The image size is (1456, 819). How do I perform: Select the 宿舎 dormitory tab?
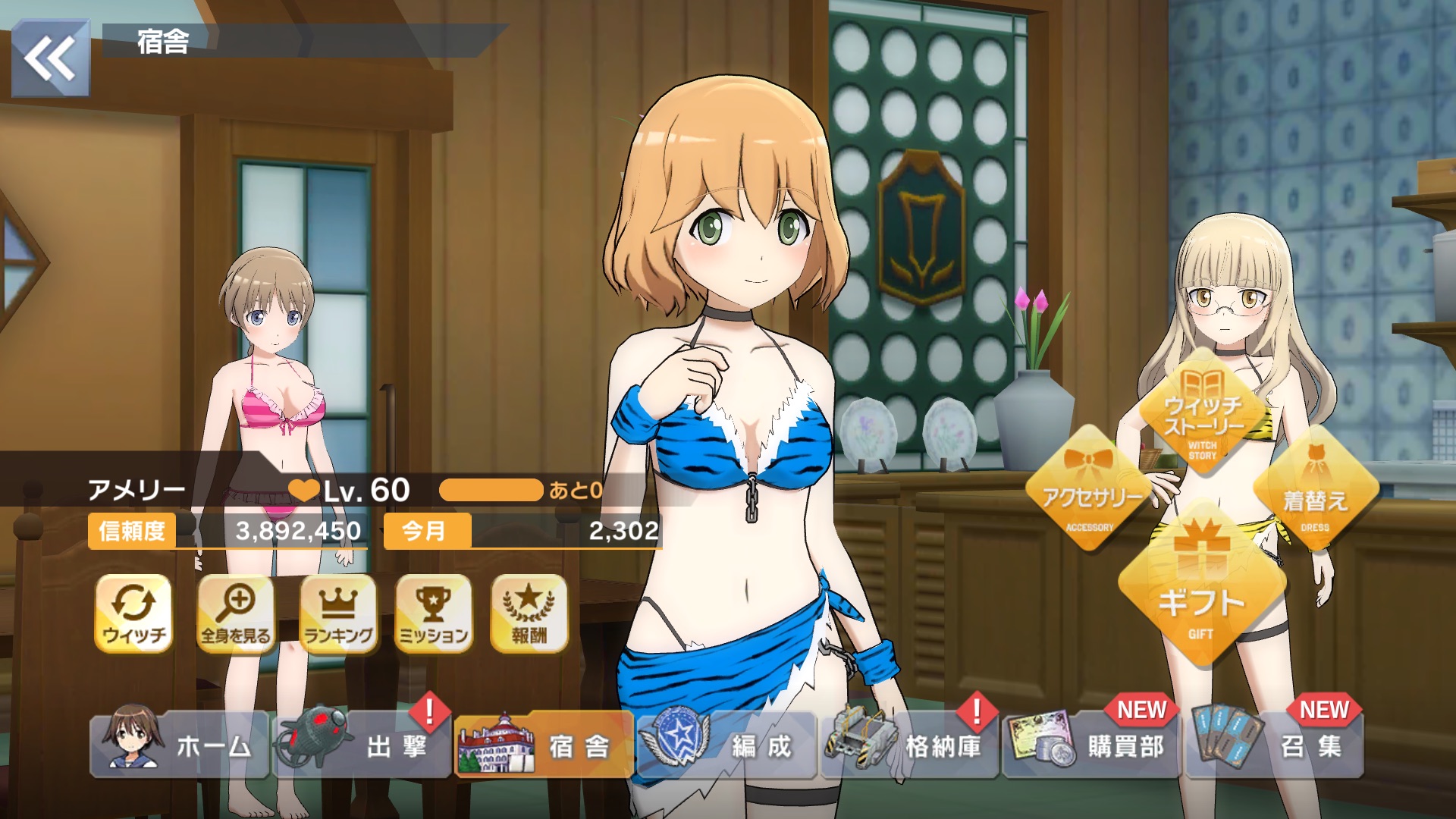tap(544, 746)
